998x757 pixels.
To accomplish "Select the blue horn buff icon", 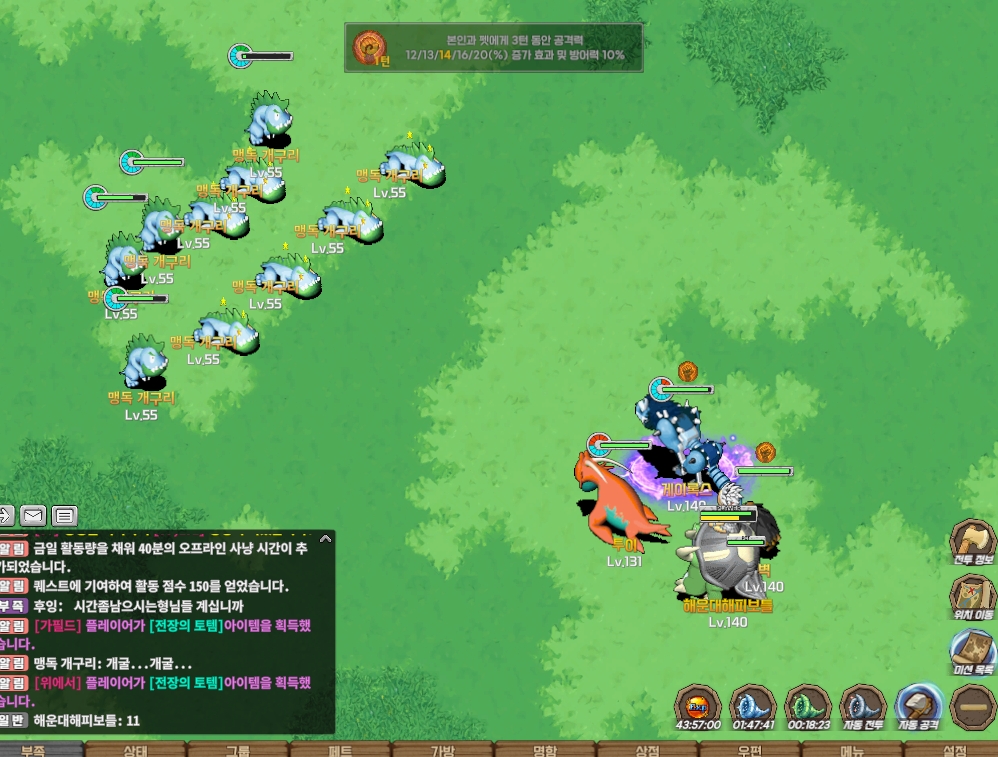I will [x=753, y=706].
